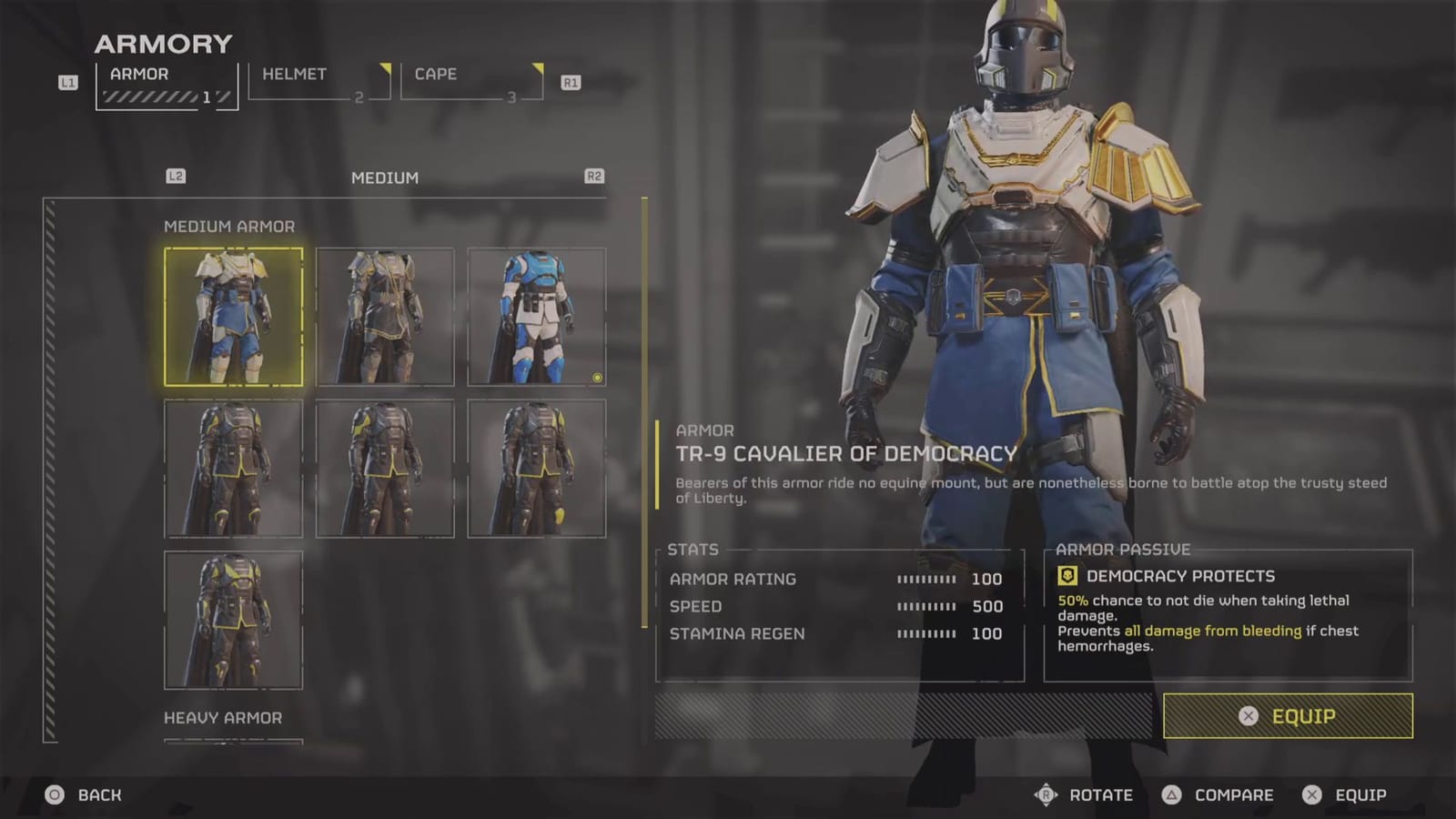
Task: Click the R-stick Rotate icon
Action: tap(1048, 794)
